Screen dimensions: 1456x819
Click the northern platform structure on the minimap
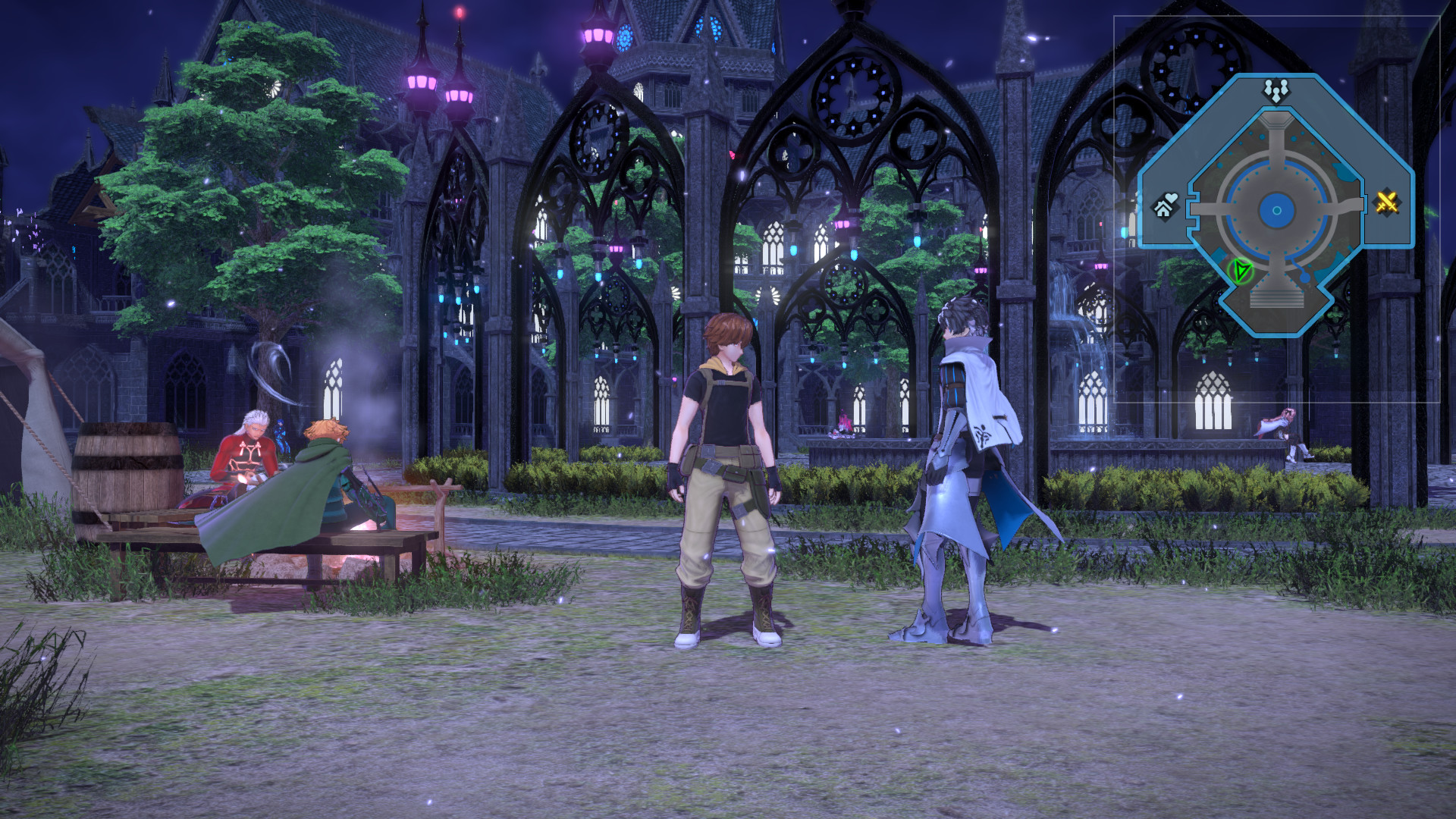click(x=1276, y=121)
